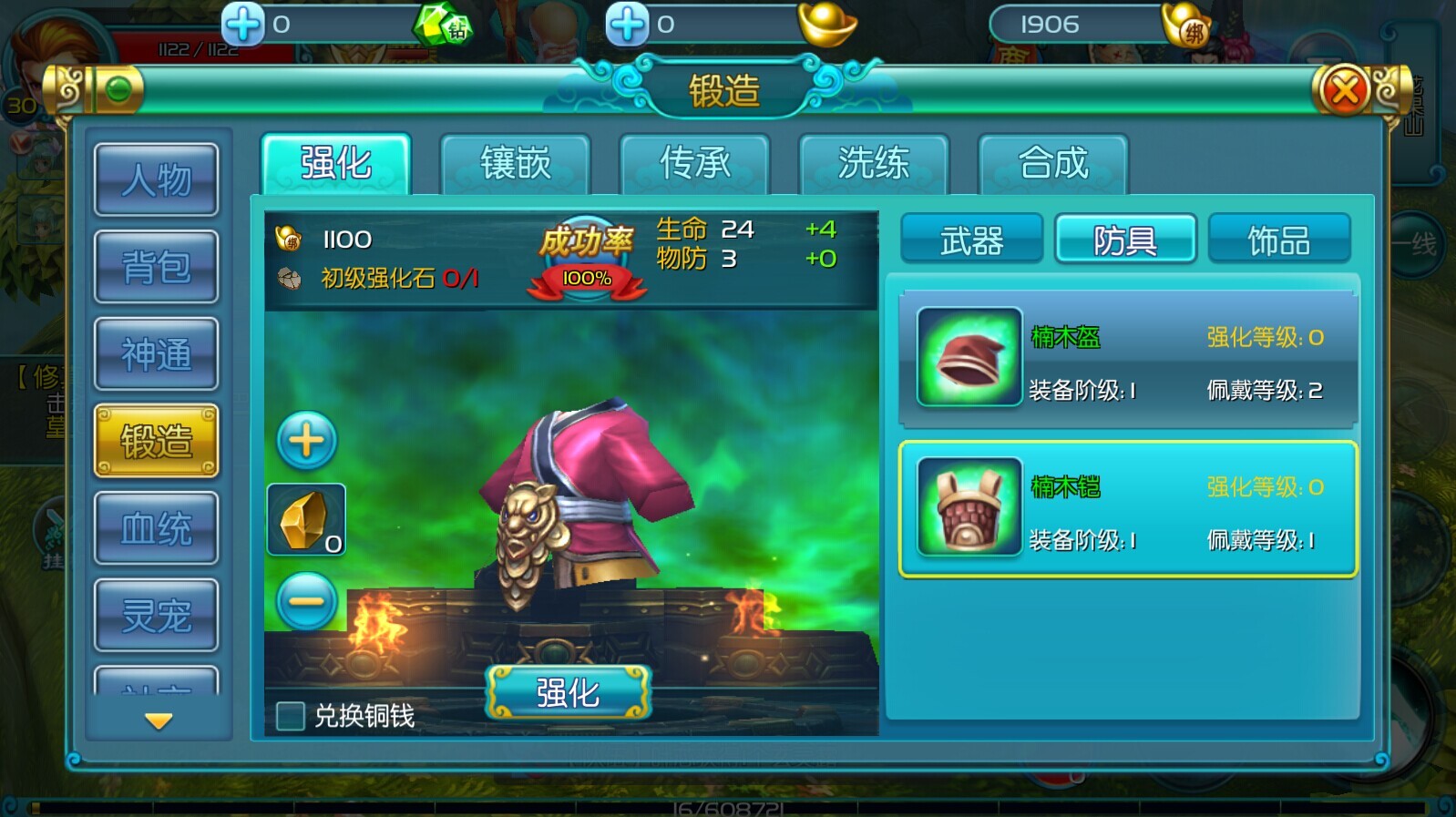Viewport: 1456px width, 817px height.
Task: Select the 楠木盔 helmet row
Action: (x=1128, y=360)
